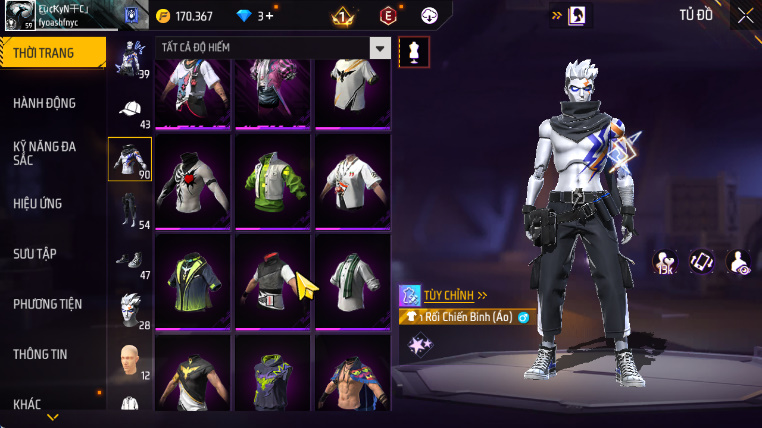Click the mannequin preview icon
The image size is (762, 428).
(x=414, y=52)
